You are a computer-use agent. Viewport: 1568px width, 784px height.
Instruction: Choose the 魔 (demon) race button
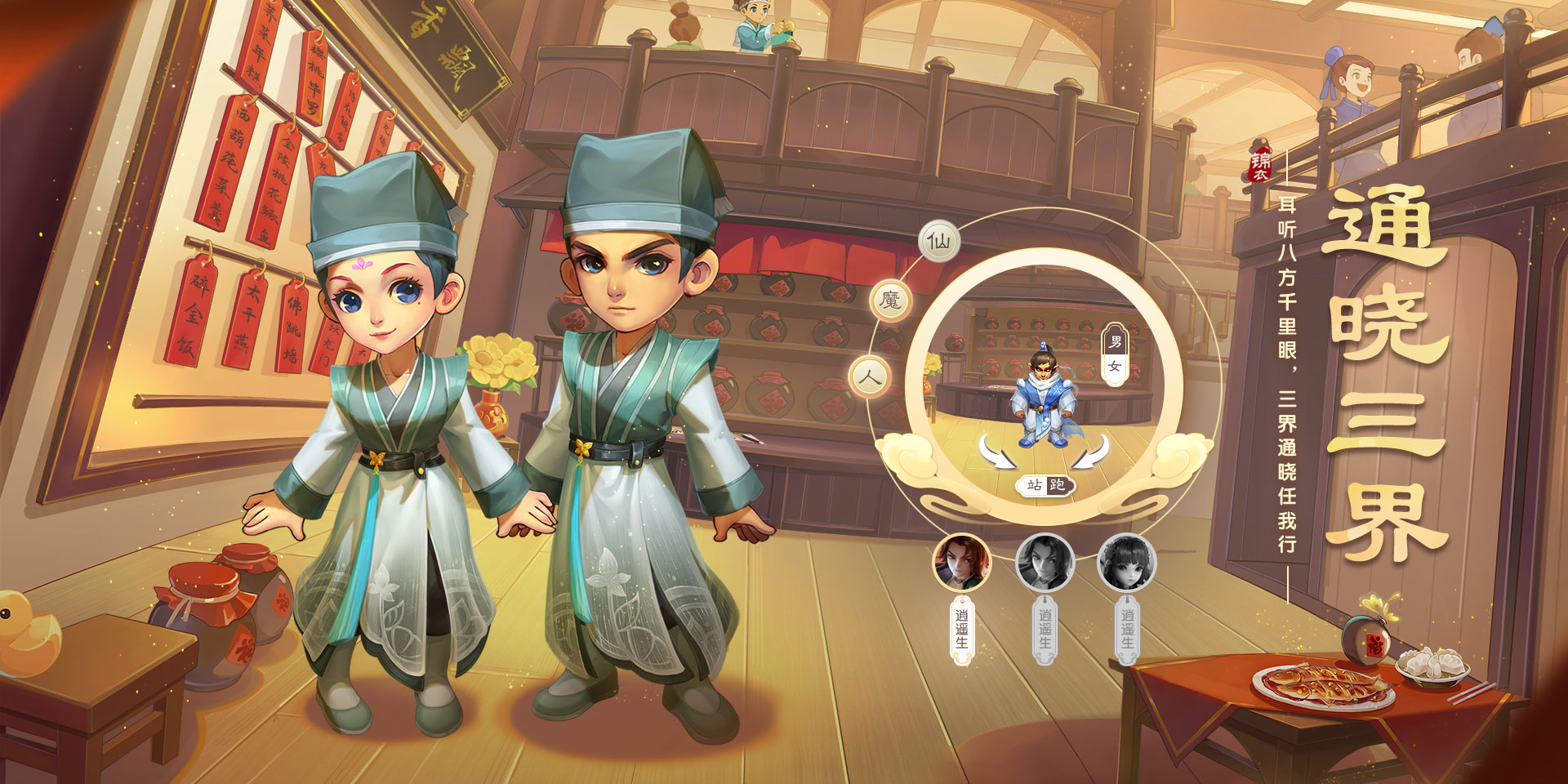pyautogui.click(x=890, y=301)
